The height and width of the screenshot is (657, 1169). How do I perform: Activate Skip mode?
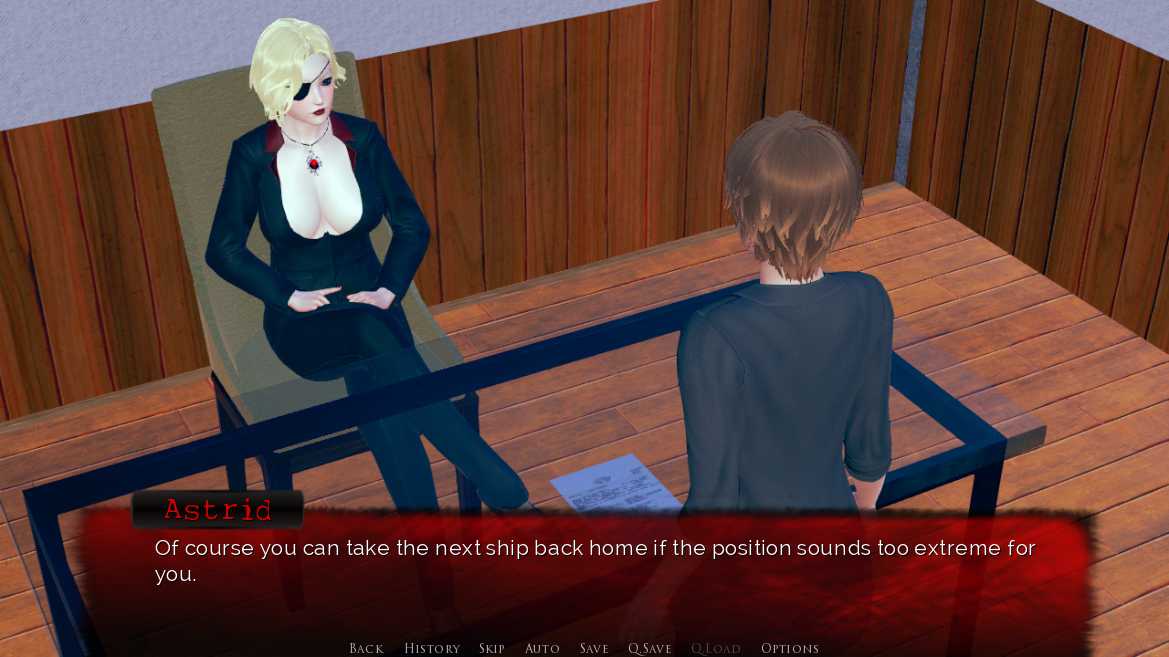492,648
